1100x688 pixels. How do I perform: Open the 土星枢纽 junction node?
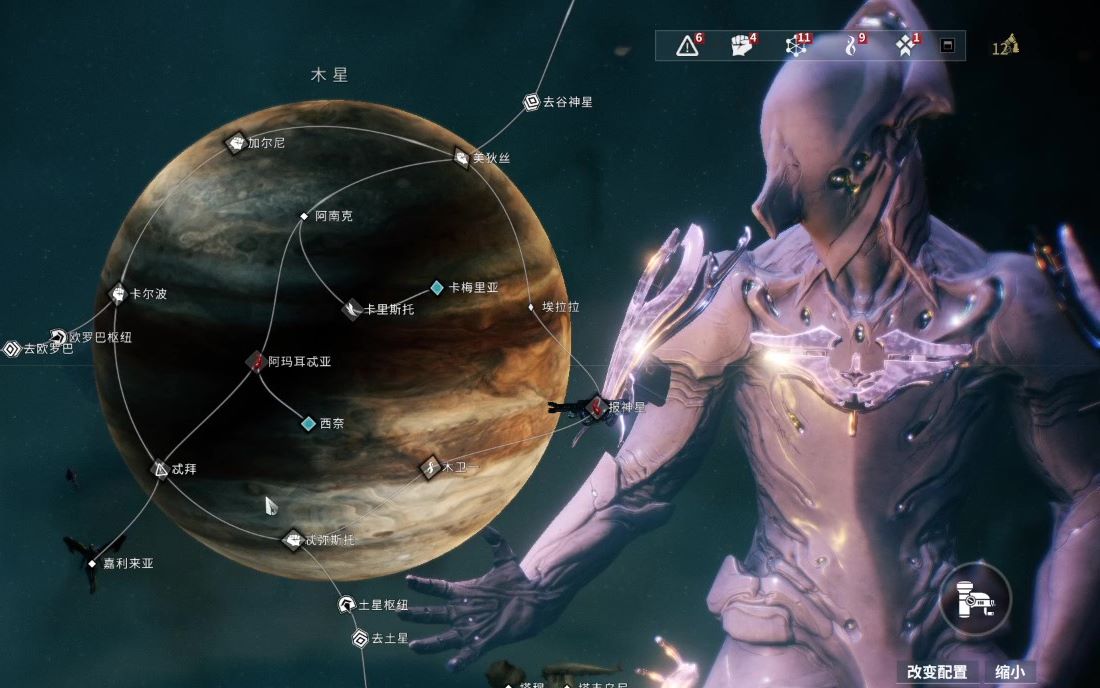[x=346, y=604]
